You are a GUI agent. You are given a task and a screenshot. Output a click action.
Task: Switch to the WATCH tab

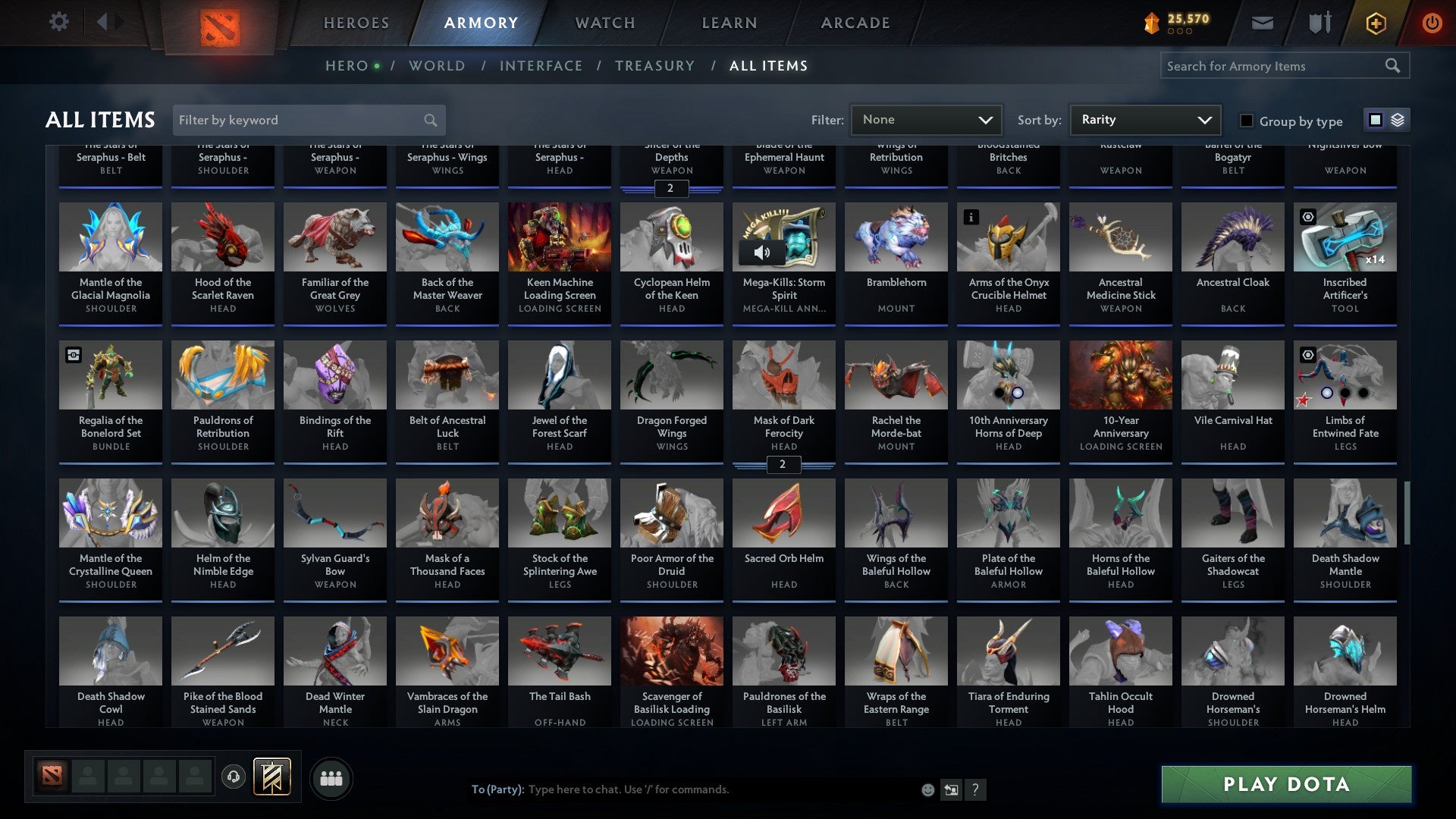(604, 23)
